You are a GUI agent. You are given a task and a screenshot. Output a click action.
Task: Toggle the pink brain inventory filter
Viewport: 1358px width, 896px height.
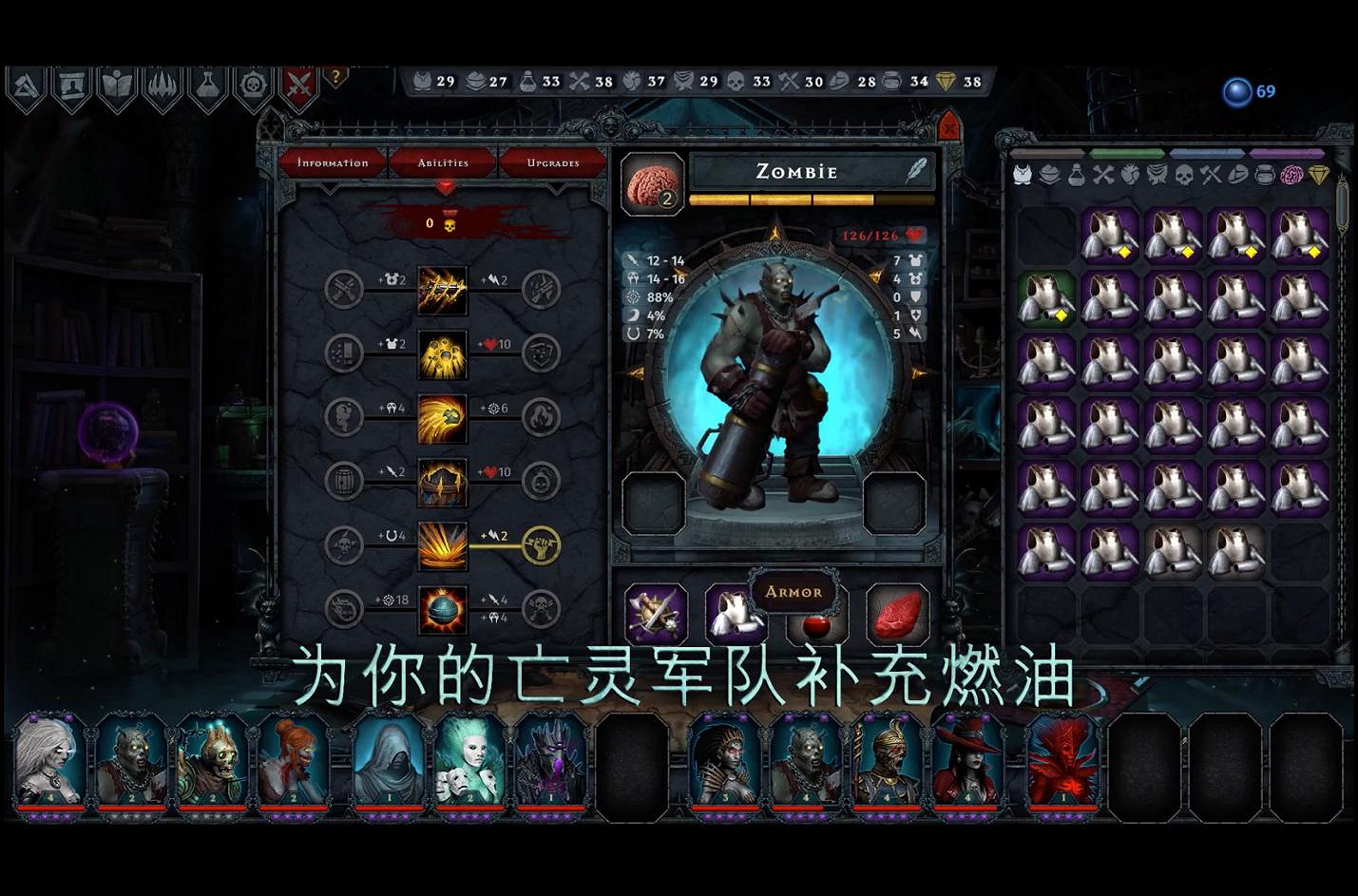click(1290, 173)
